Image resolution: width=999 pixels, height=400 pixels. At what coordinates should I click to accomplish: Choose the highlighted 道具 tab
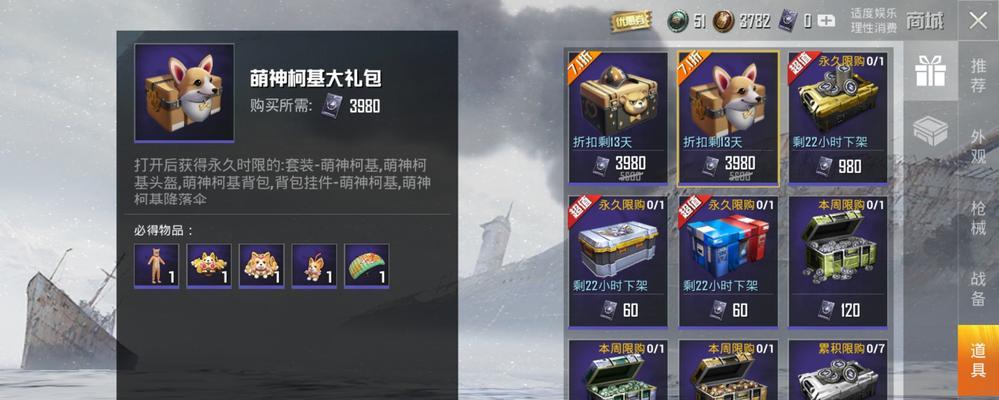click(x=977, y=355)
